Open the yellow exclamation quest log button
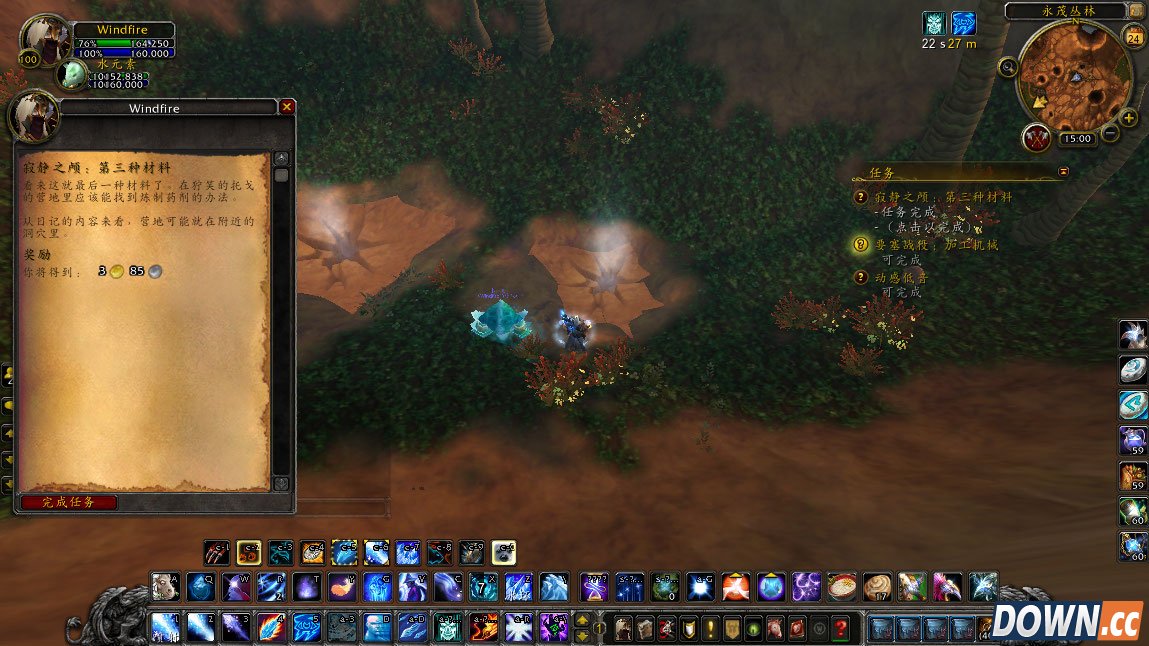This screenshot has height=646, width=1149. tap(709, 629)
